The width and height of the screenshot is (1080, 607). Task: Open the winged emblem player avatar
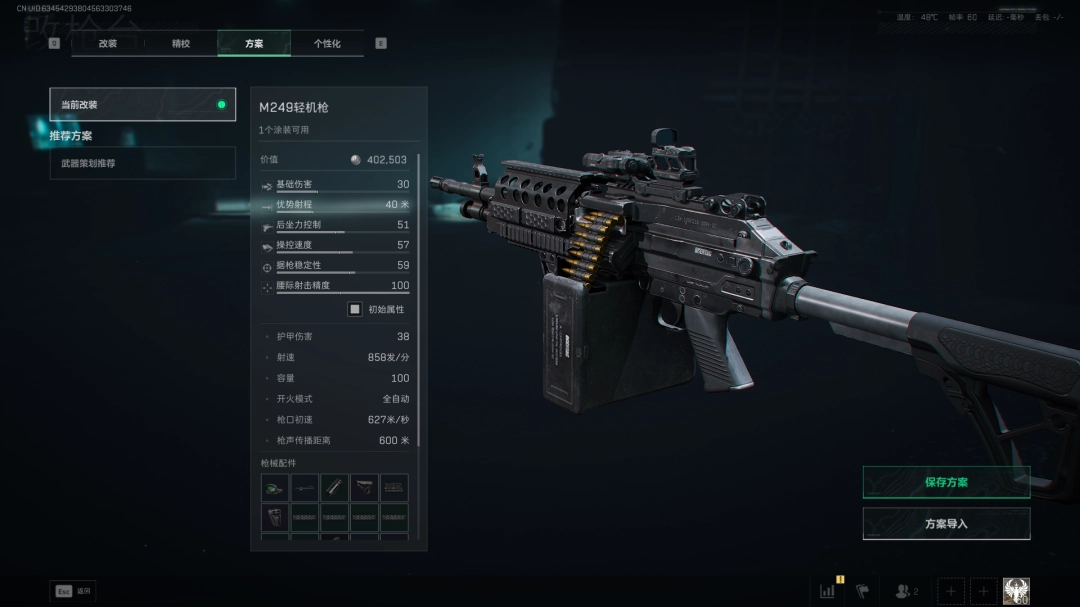(x=1017, y=591)
